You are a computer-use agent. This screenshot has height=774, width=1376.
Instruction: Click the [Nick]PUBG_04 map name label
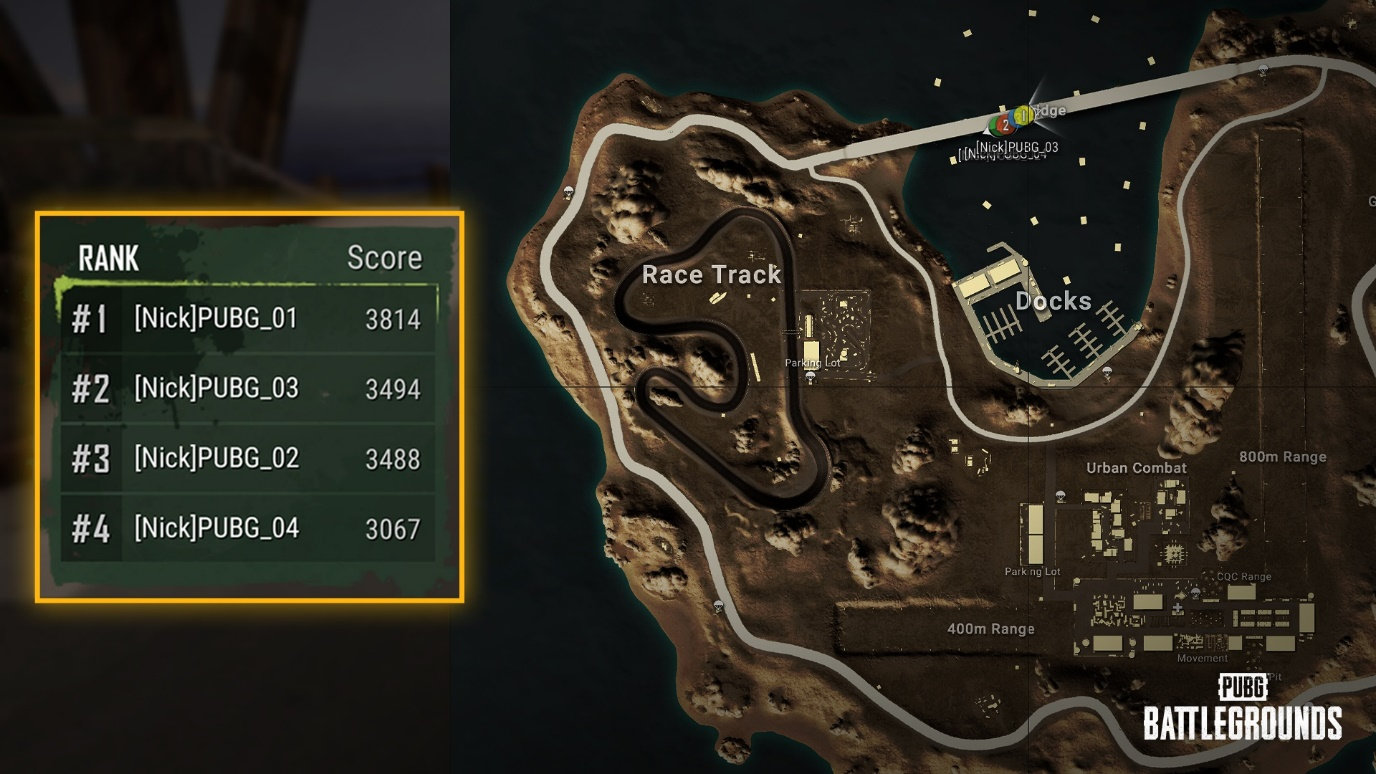pyautogui.click(x=1002, y=155)
